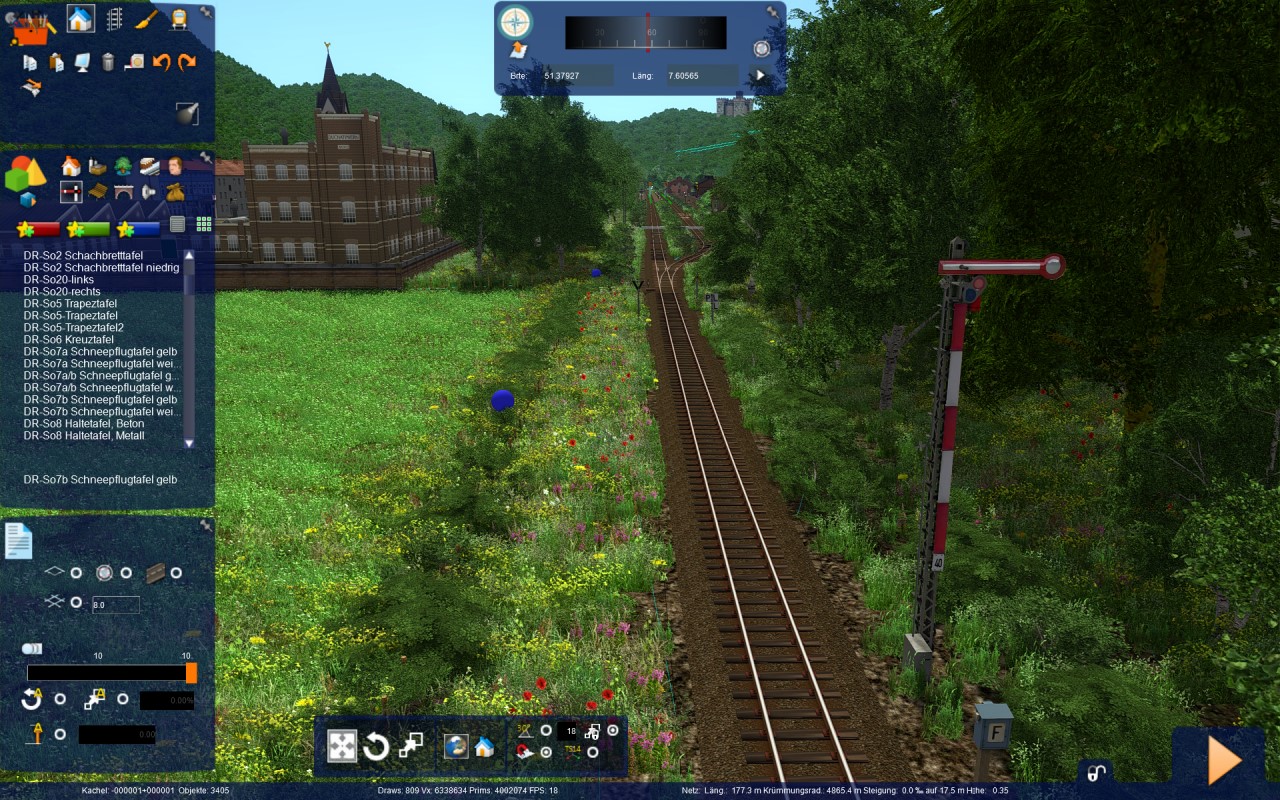
Task: Activate the rotate object tool
Action: pos(376,746)
